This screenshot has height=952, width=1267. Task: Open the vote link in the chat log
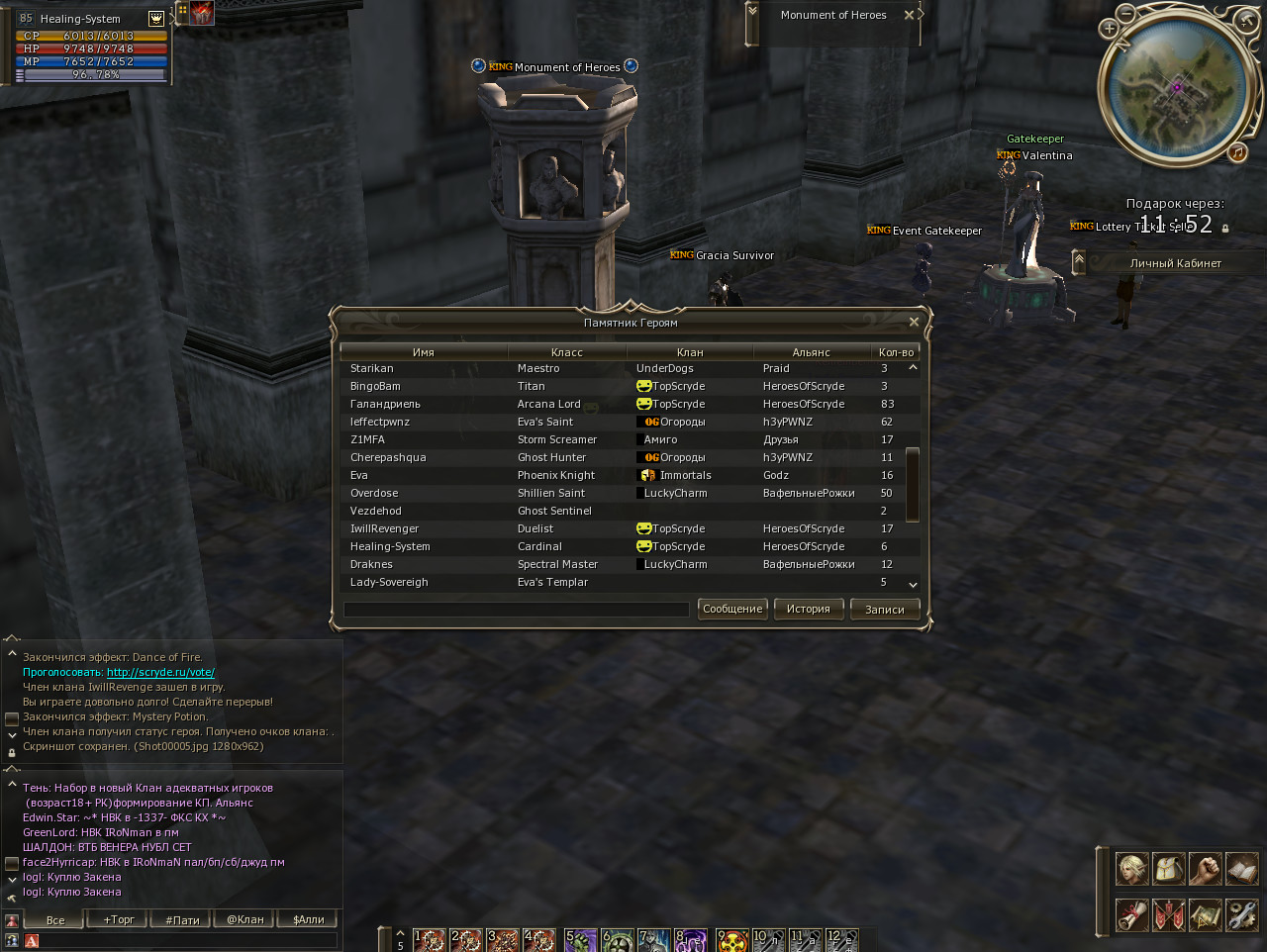(x=160, y=672)
